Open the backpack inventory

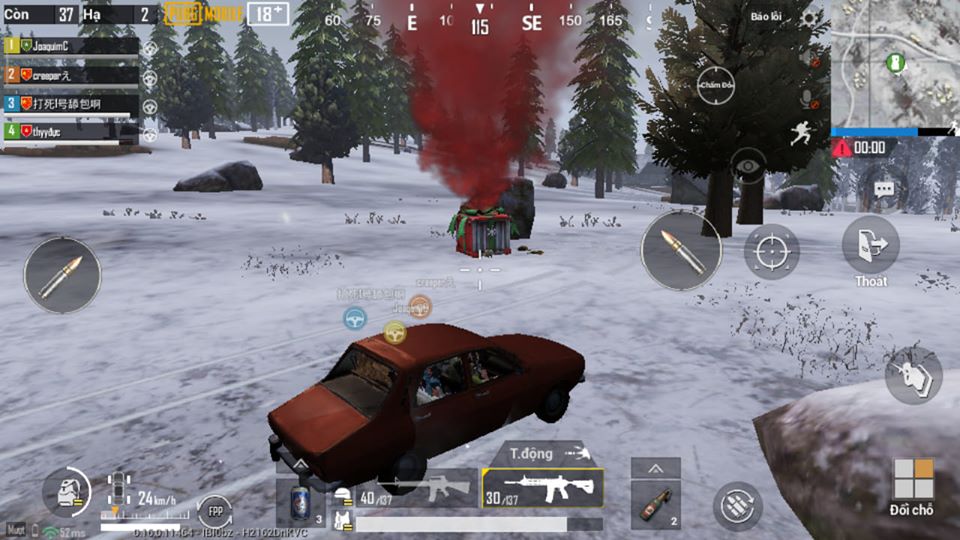coord(66,493)
